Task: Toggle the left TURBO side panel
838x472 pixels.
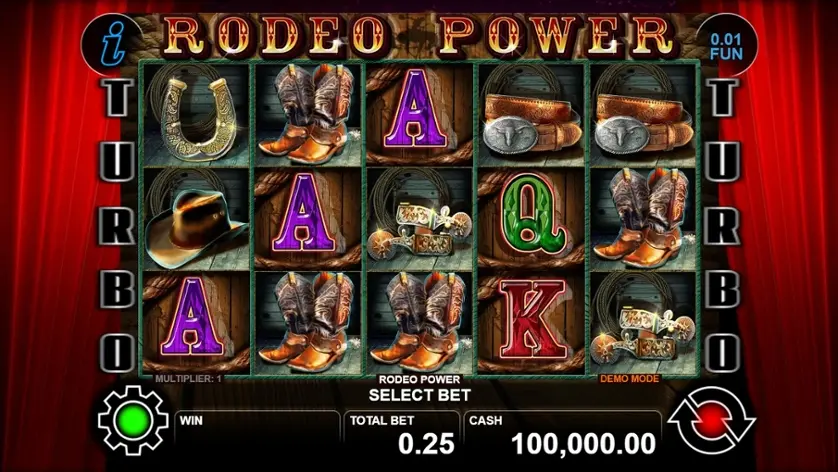Action: click(x=118, y=226)
